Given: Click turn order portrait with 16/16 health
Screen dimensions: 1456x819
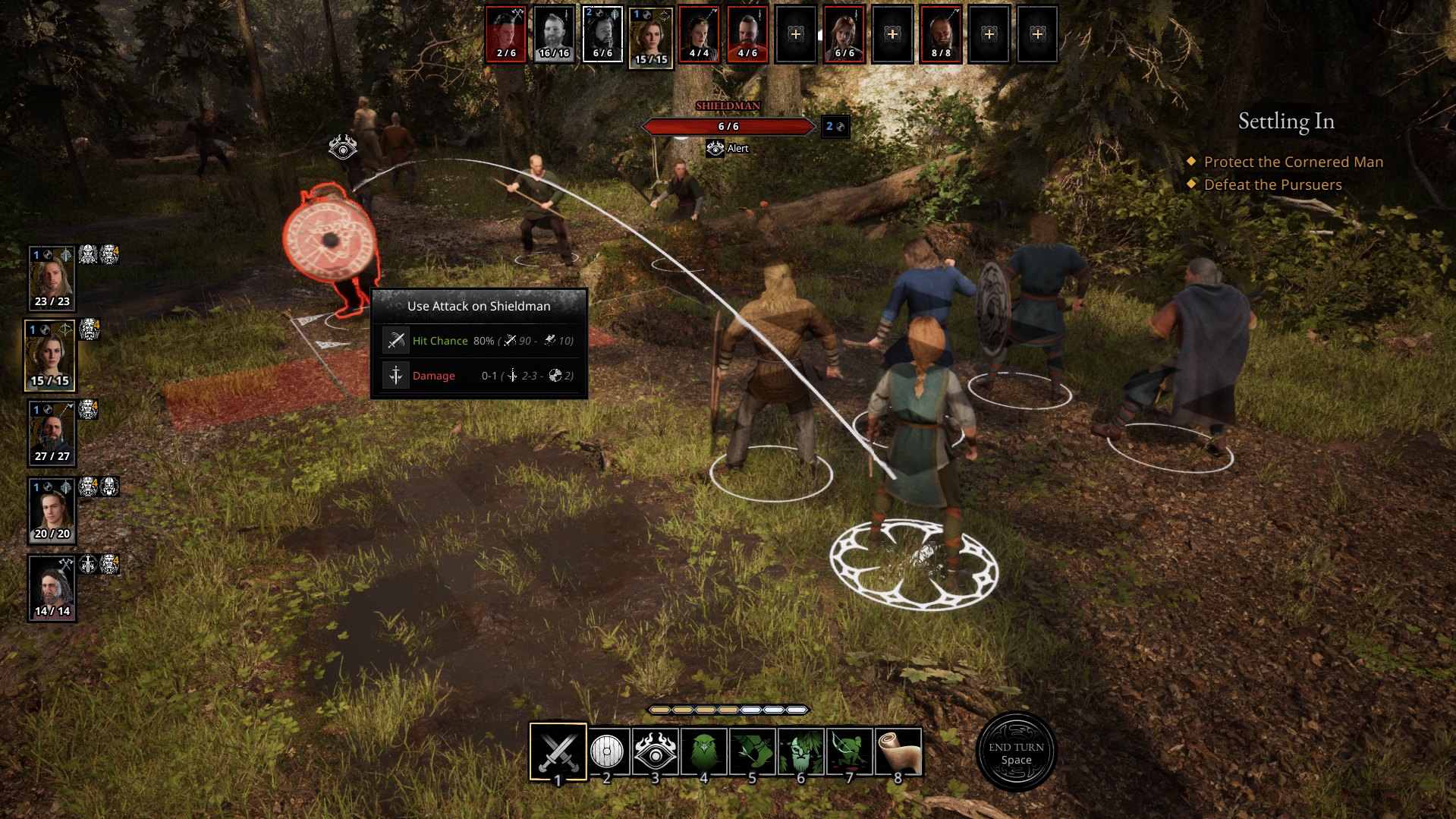Looking at the screenshot, I should pyautogui.click(x=554, y=34).
